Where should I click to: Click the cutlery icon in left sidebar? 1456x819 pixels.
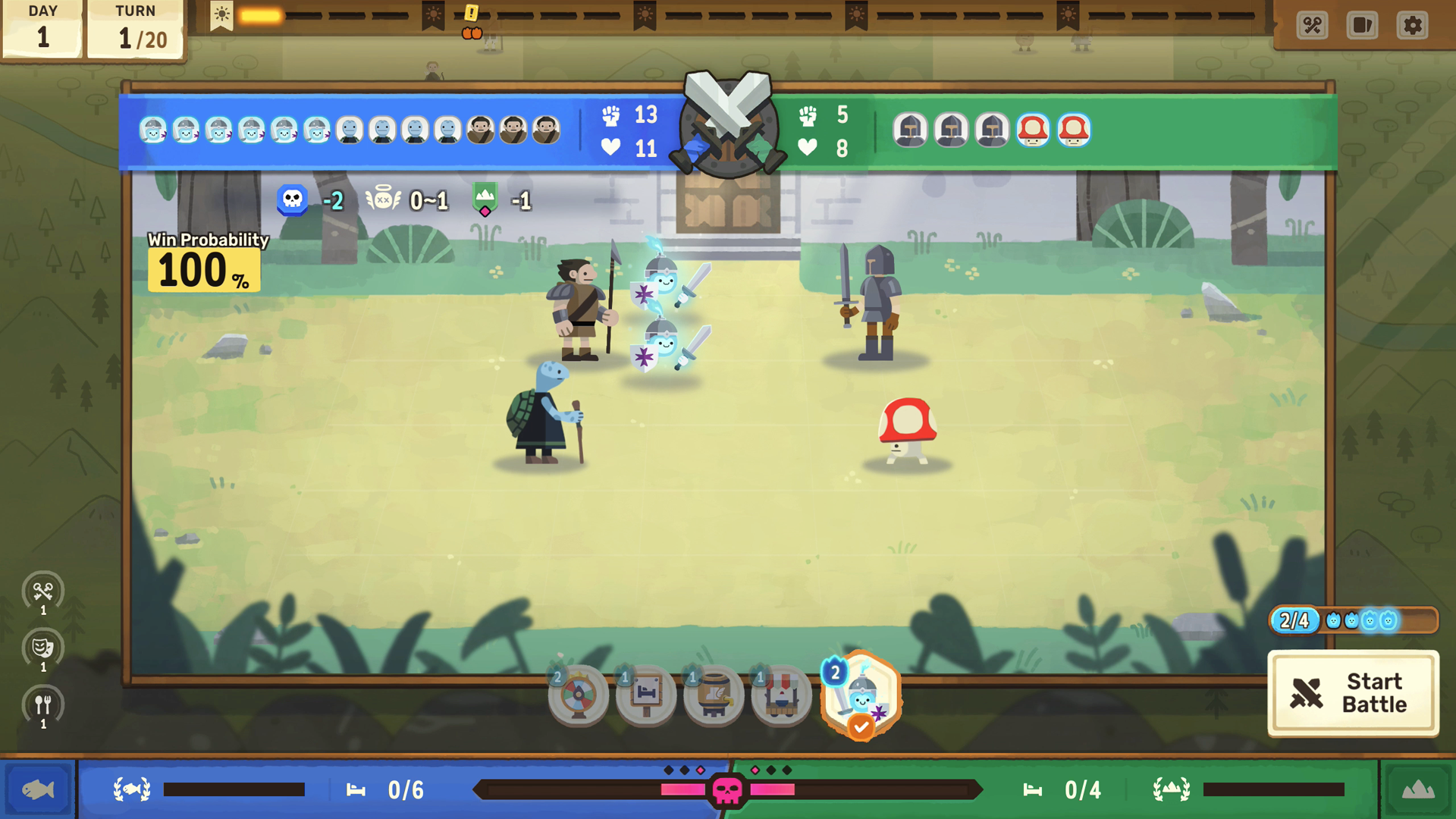pyautogui.click(x=43, y=704)
